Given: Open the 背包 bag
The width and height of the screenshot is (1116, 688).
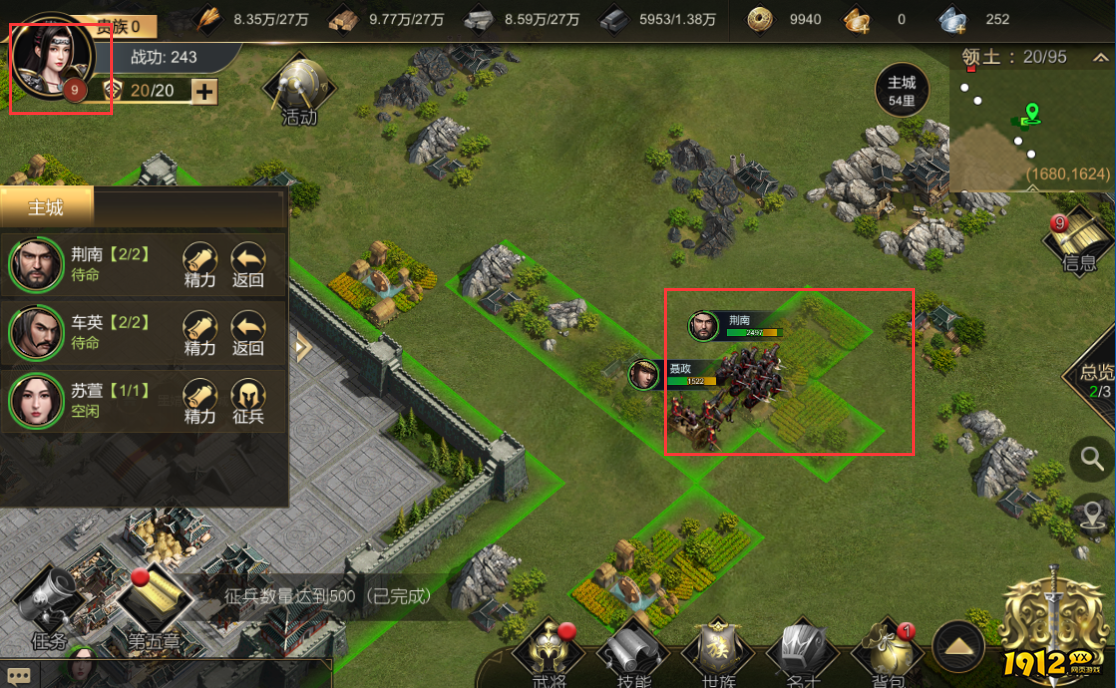Looking at the screenshot, I should coord(886,654).
